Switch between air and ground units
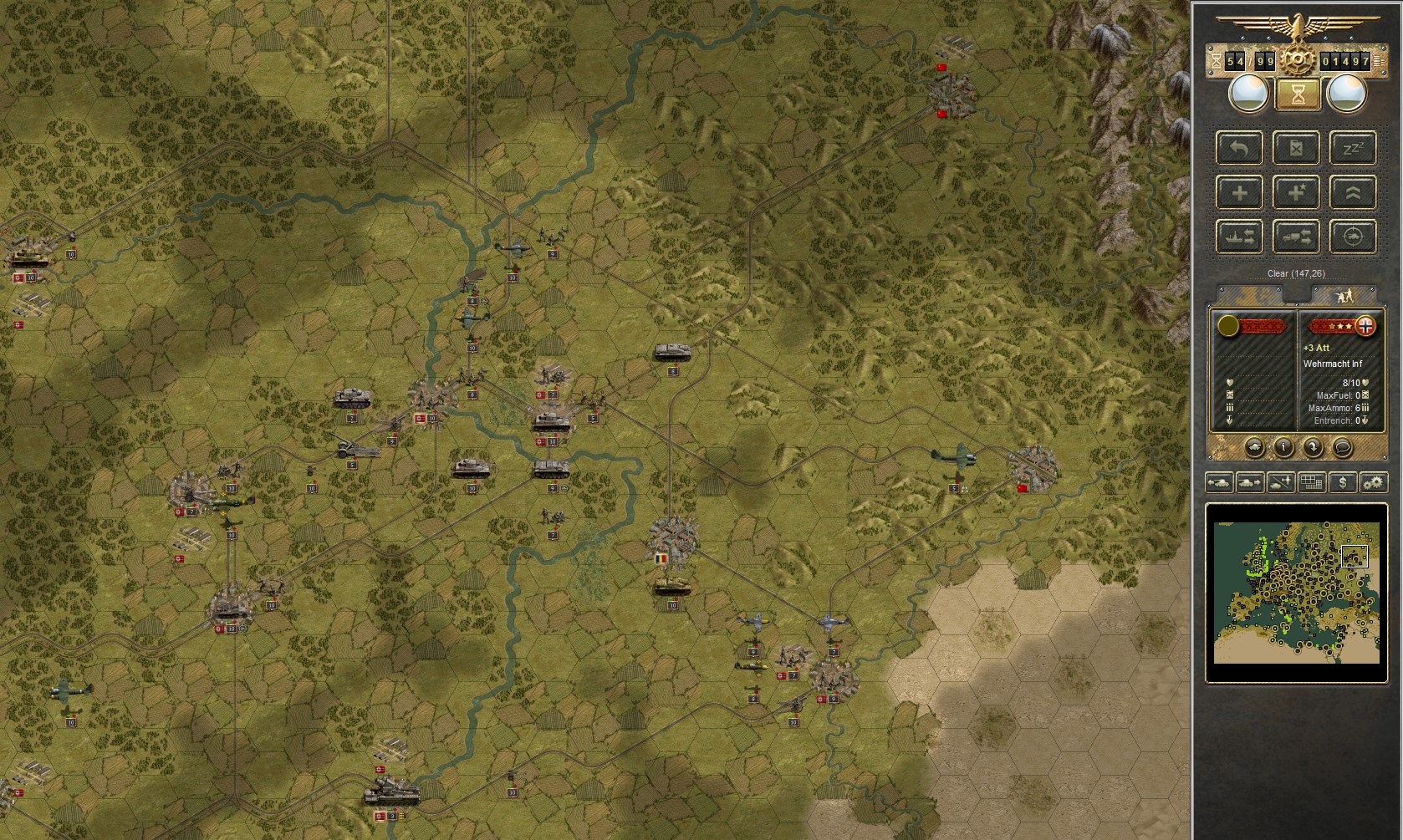The width and height of the screenshot is (1403, 840). pos(1279,482)
